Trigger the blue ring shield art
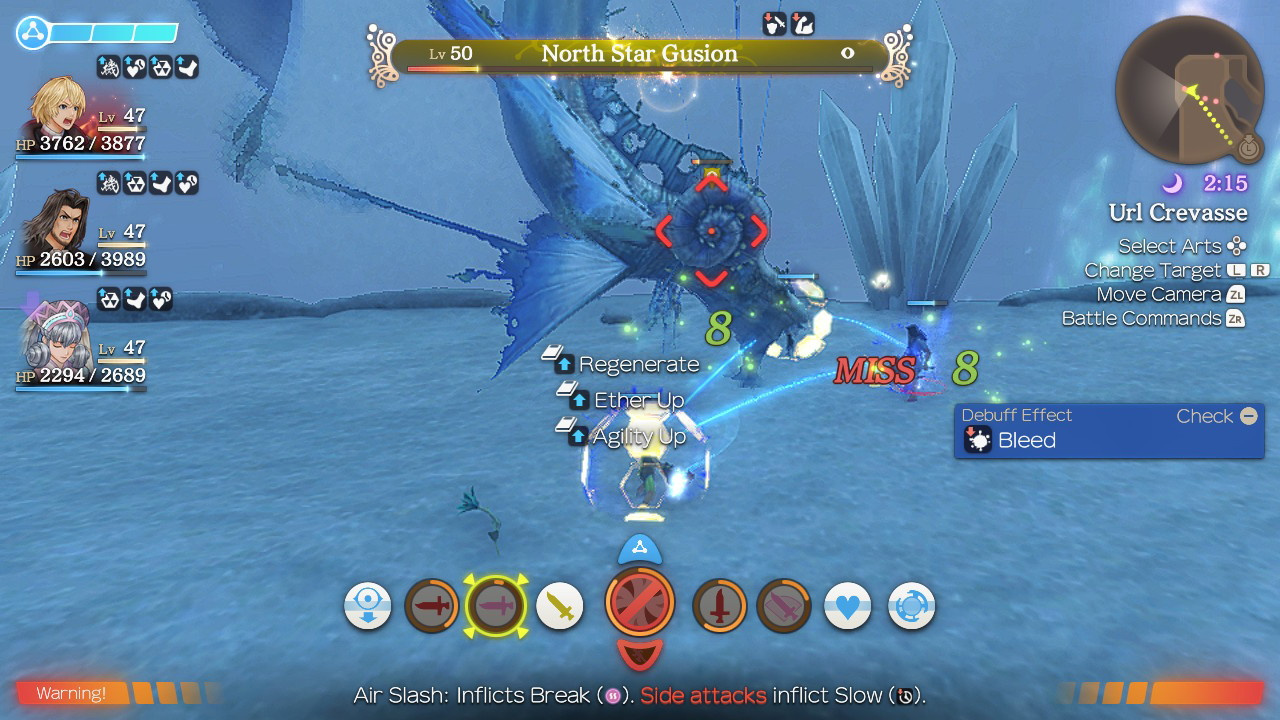The width and height of the screenshot is (1280, 720). point(911,606)
